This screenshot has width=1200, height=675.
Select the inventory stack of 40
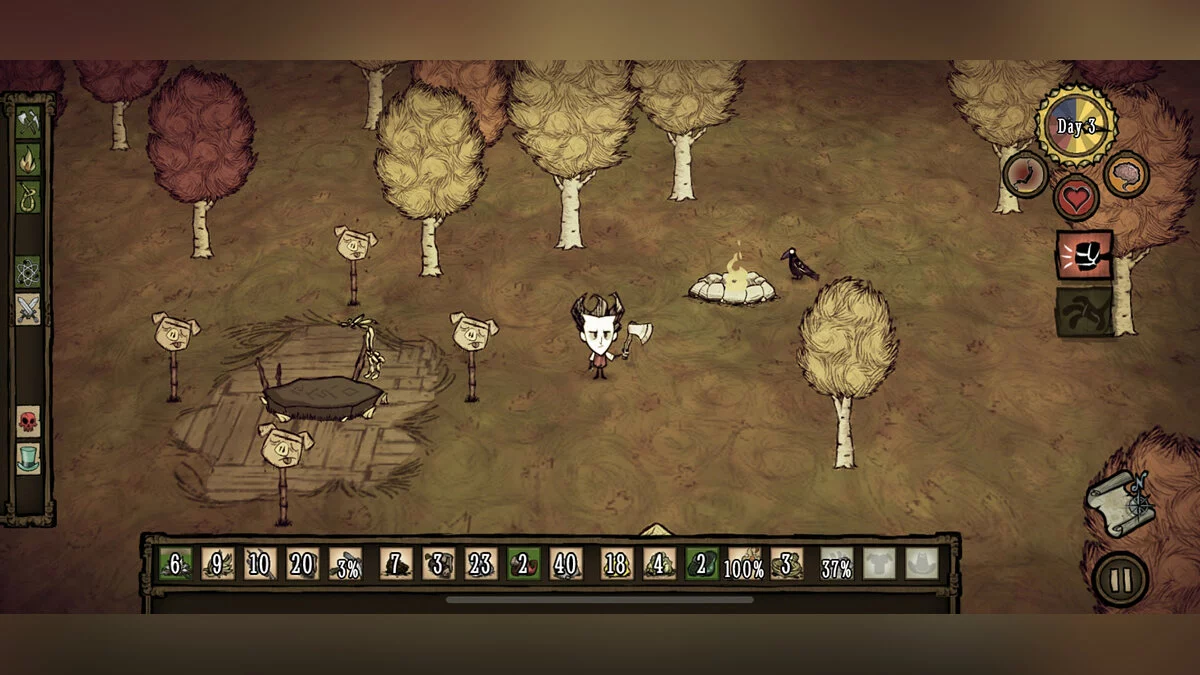pos(566,564)
